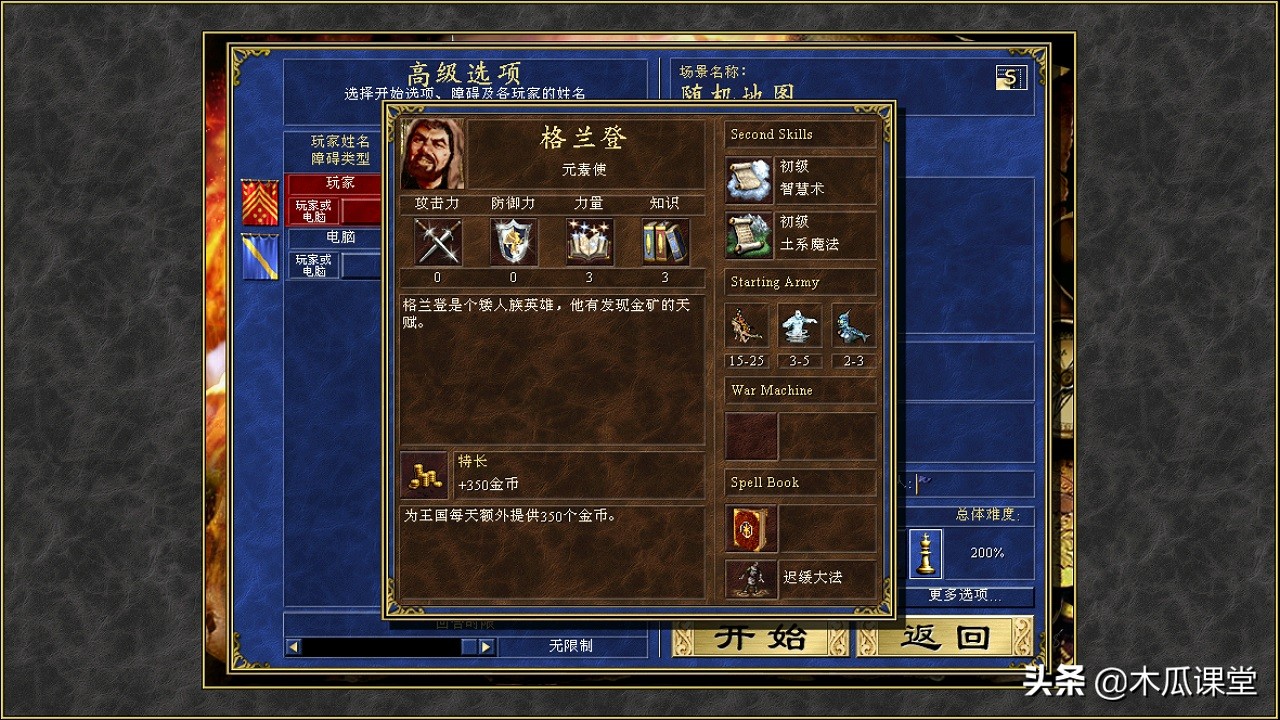Toggle the red player's 玩家或电脑 setting
This screenshot has height=720, width=1280.
(x=312, y=210)
